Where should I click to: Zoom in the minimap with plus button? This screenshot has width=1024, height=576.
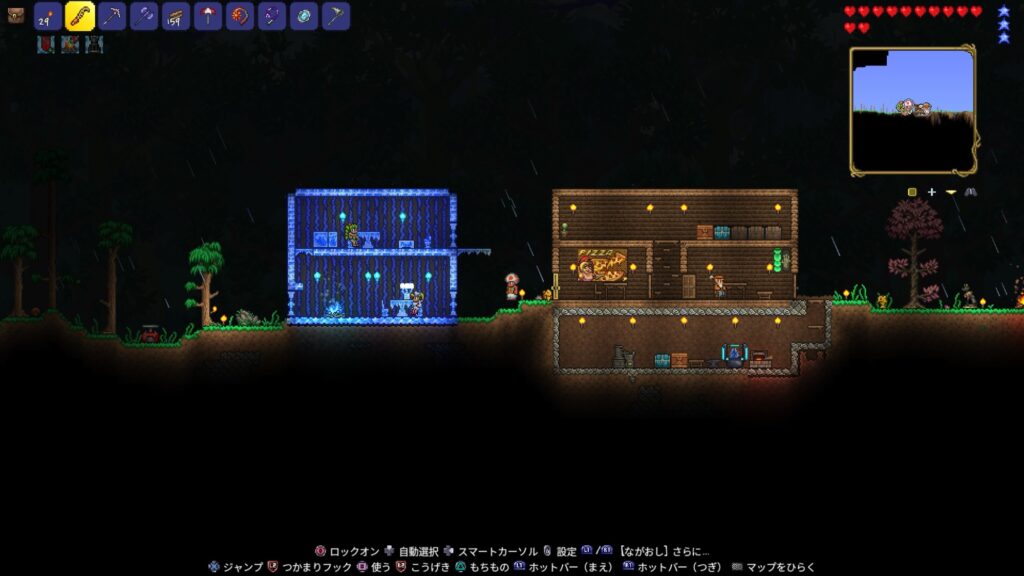[932, 192]
